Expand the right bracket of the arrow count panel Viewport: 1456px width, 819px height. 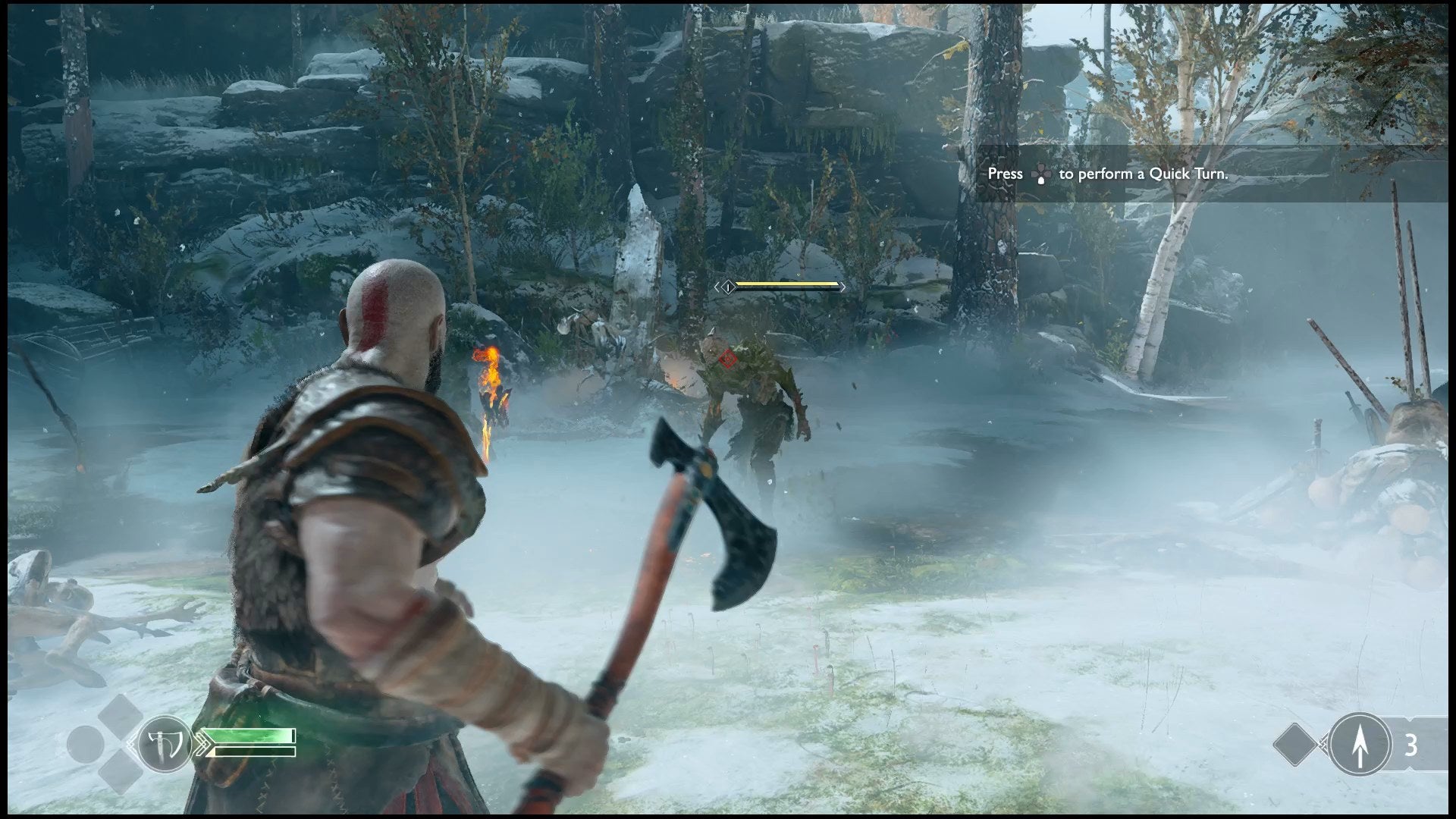coord(1445,743)
